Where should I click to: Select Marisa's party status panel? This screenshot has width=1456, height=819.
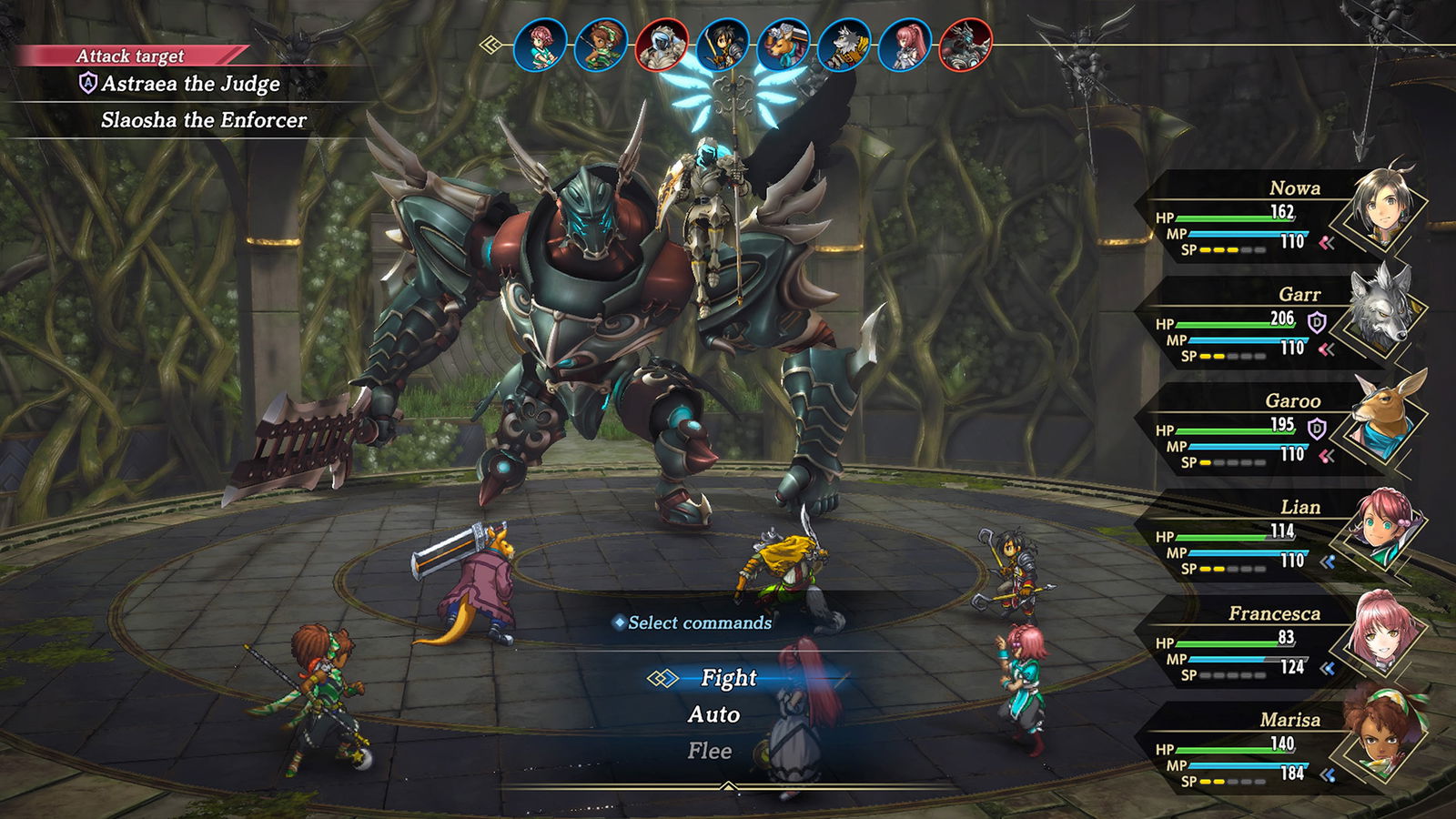[x=1274, y=751]
